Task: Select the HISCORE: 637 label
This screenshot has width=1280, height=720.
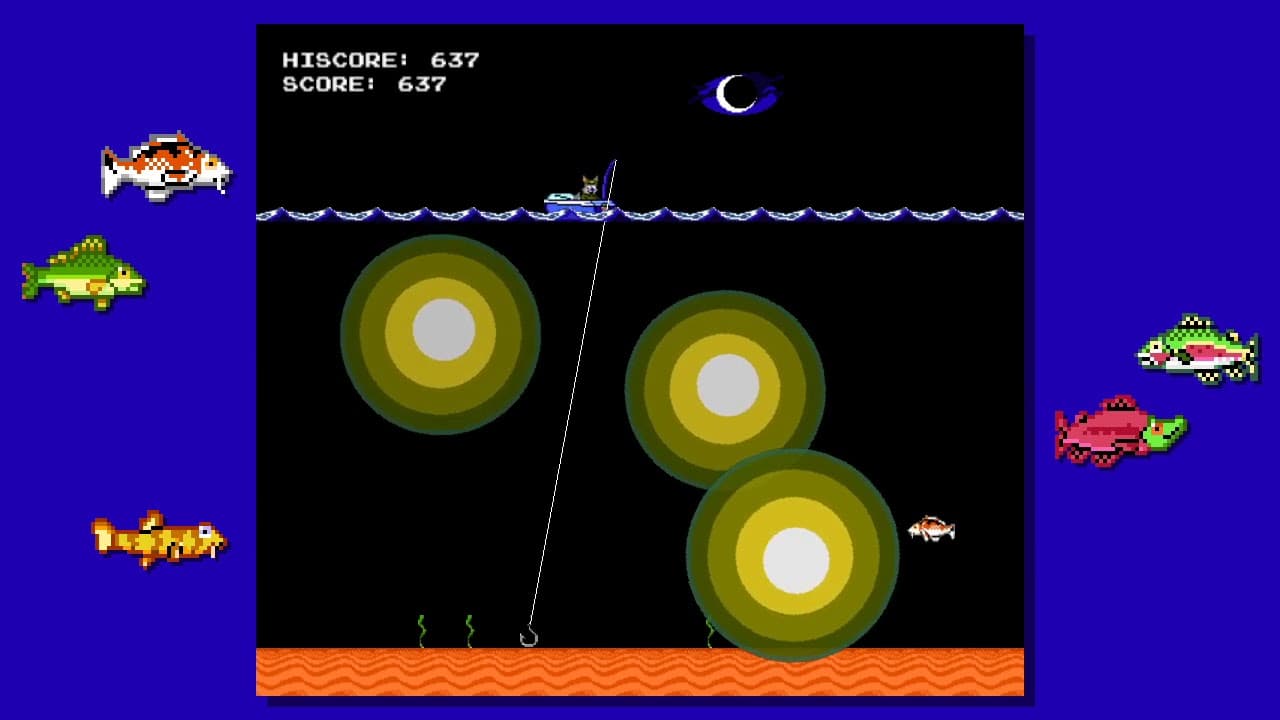Action: 380,59
